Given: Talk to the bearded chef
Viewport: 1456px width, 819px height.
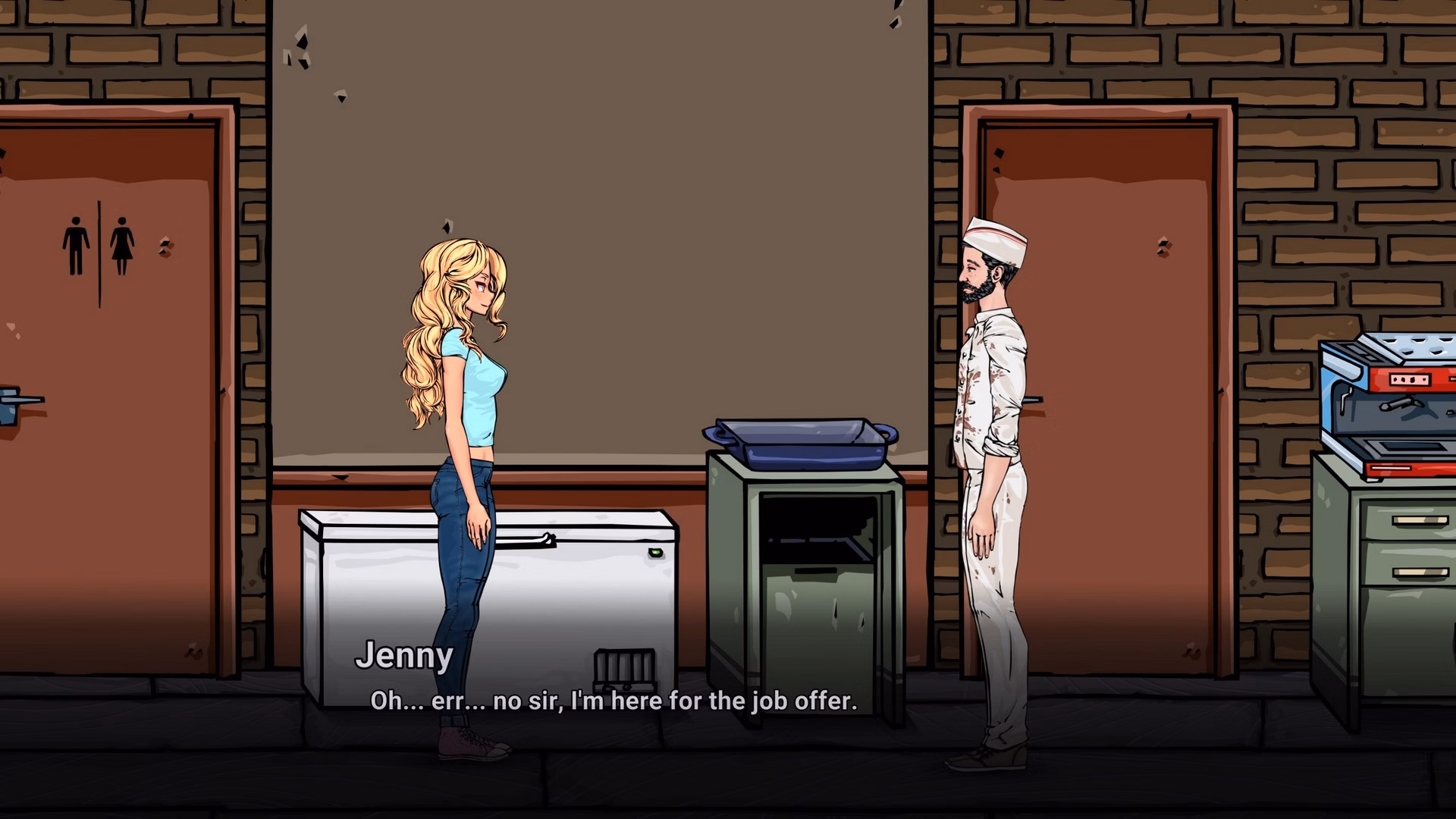Looking at the screenshot, I should (993, 455).
